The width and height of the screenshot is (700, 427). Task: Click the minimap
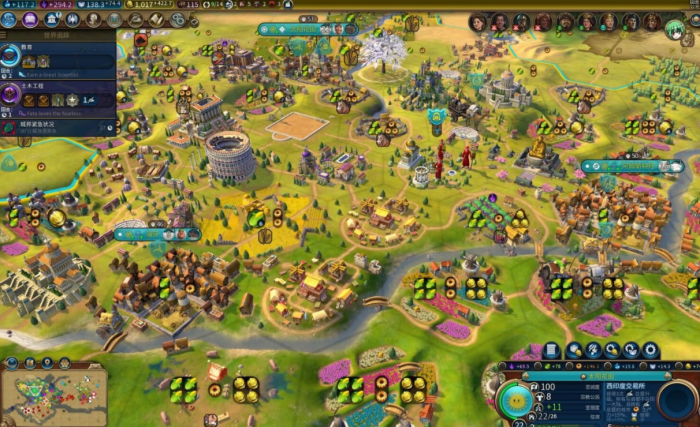[53, 394]
